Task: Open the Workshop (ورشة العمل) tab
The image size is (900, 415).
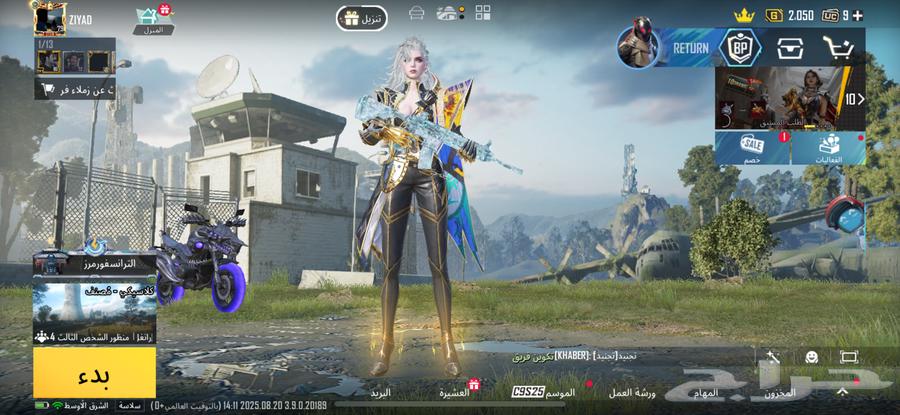Action: coord(632,393)
